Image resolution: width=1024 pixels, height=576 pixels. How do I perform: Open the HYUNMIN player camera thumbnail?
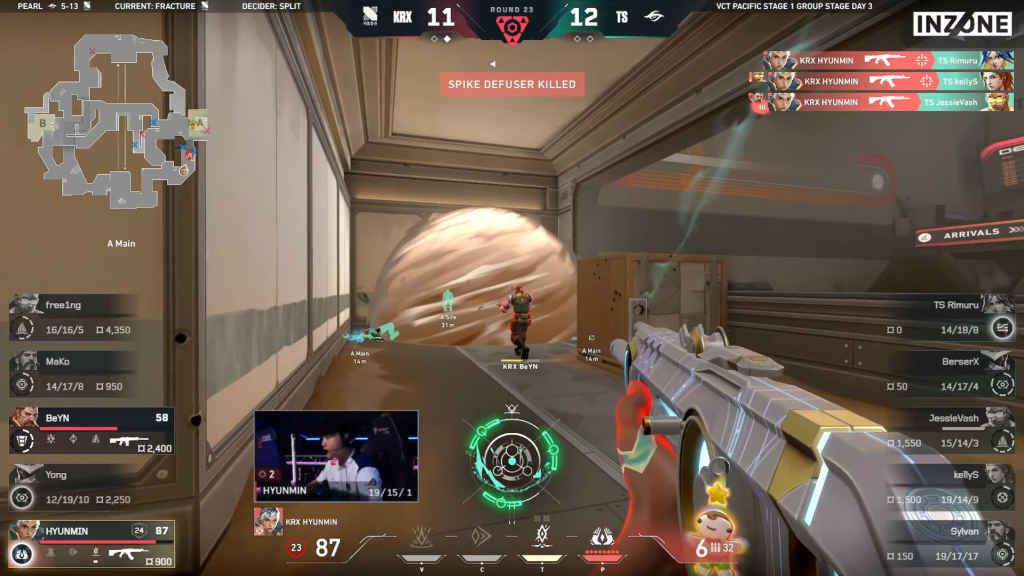pyautogui.click(x=336, y=456)
